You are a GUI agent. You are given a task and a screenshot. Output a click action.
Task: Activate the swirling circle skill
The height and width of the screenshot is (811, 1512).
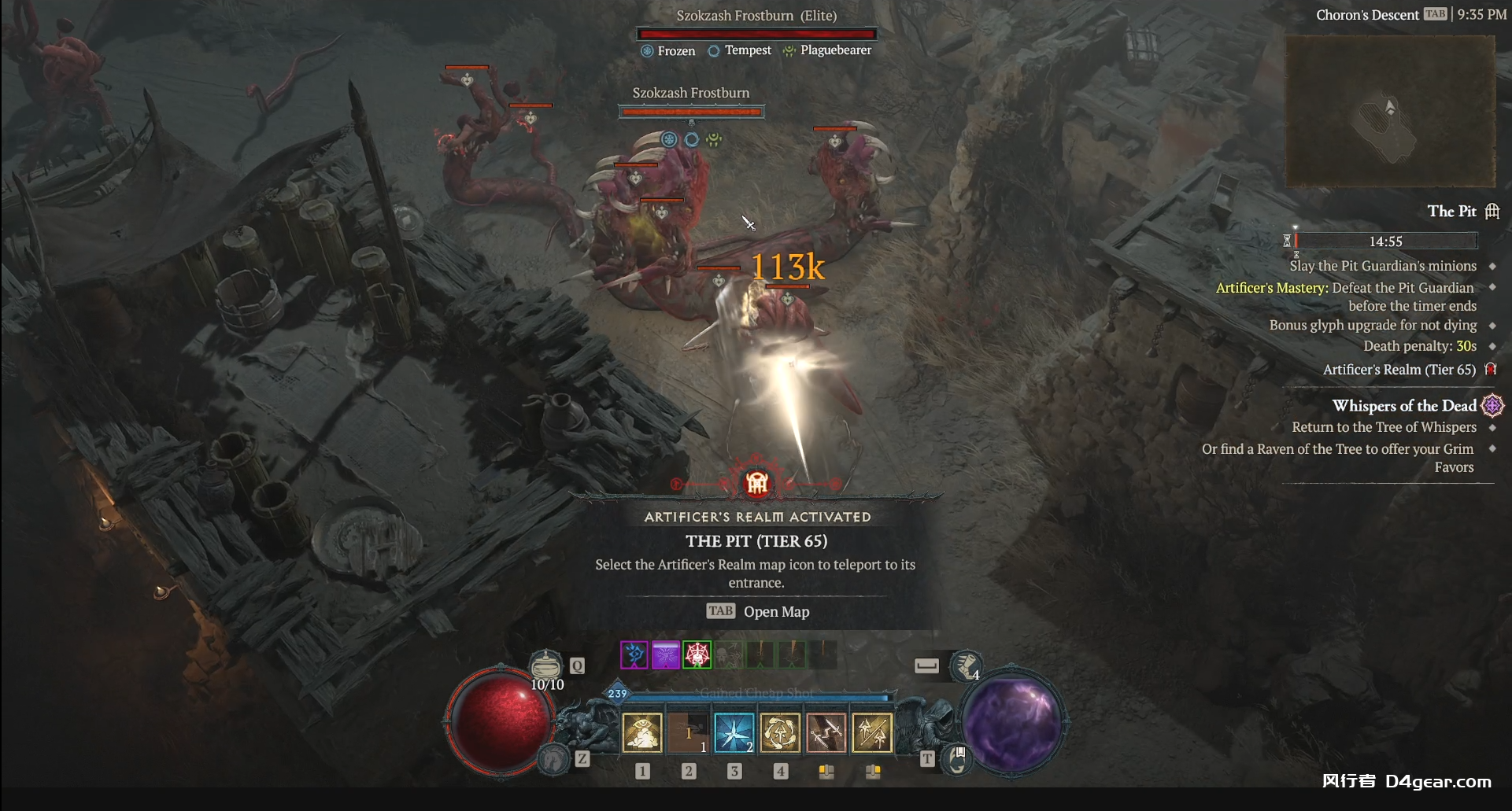[x=780, y=732]
